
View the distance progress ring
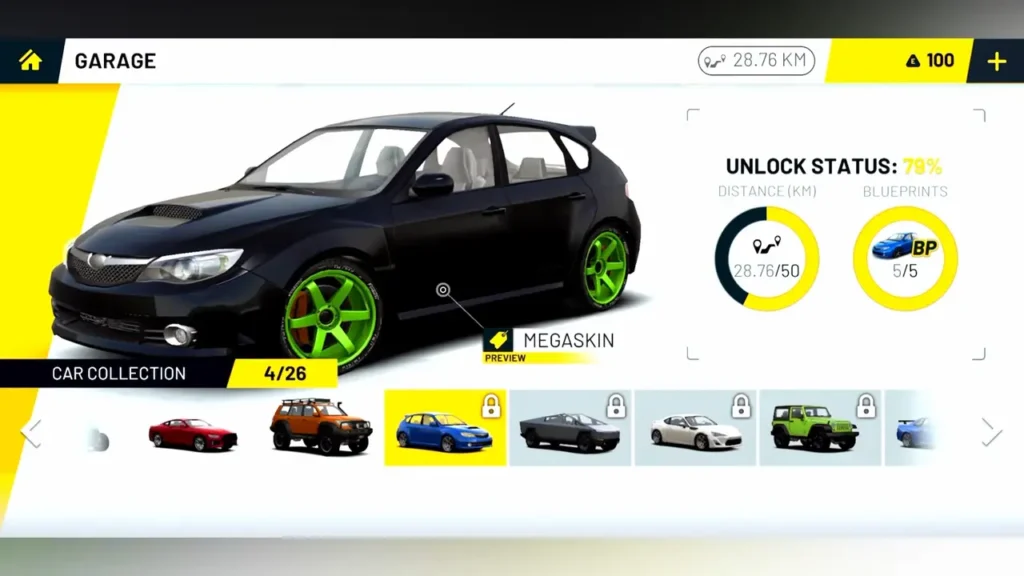click(x=767, y=258)
